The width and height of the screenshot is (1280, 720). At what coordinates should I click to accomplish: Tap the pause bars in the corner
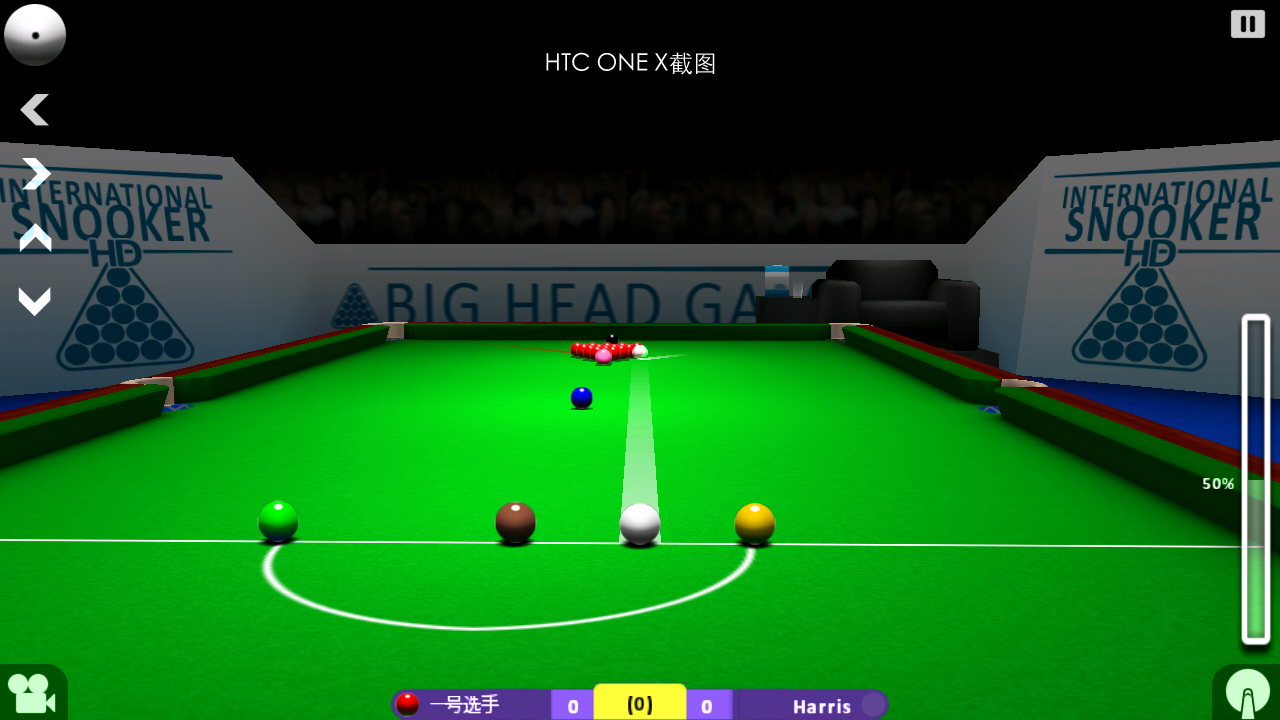tap(1247, 23)
